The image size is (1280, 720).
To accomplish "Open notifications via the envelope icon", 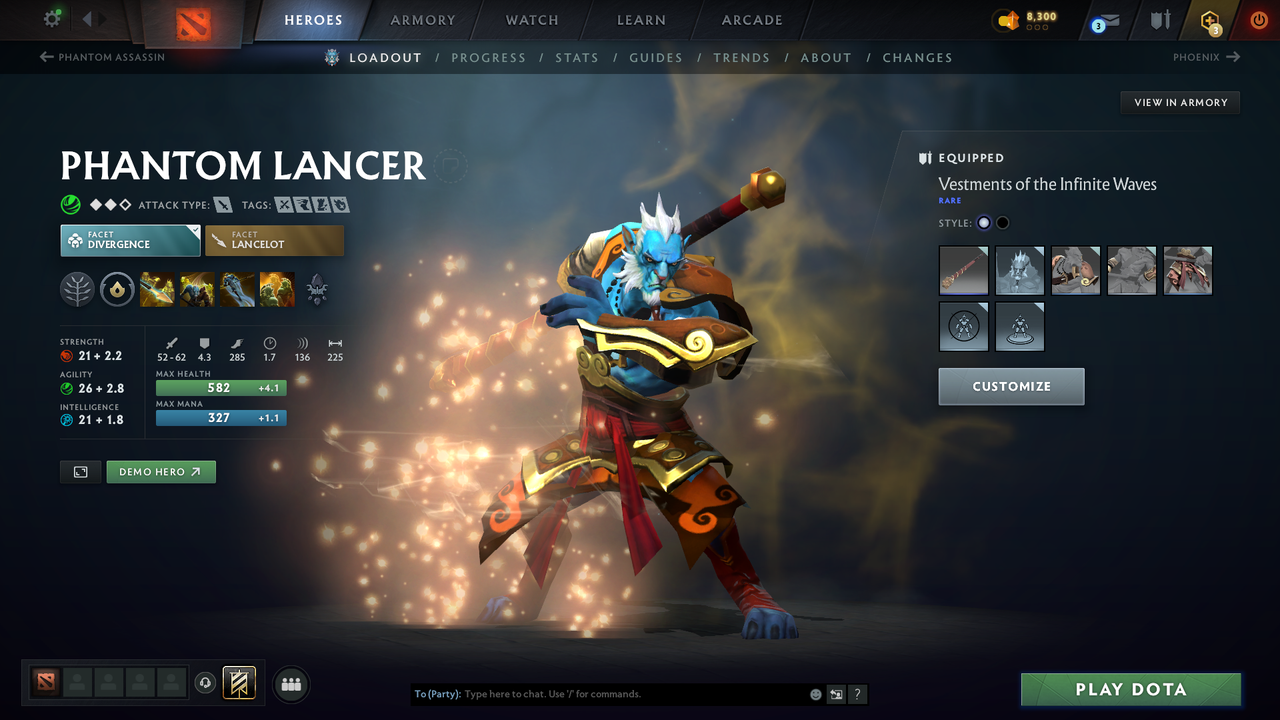I will click(x=1104, y=20).
